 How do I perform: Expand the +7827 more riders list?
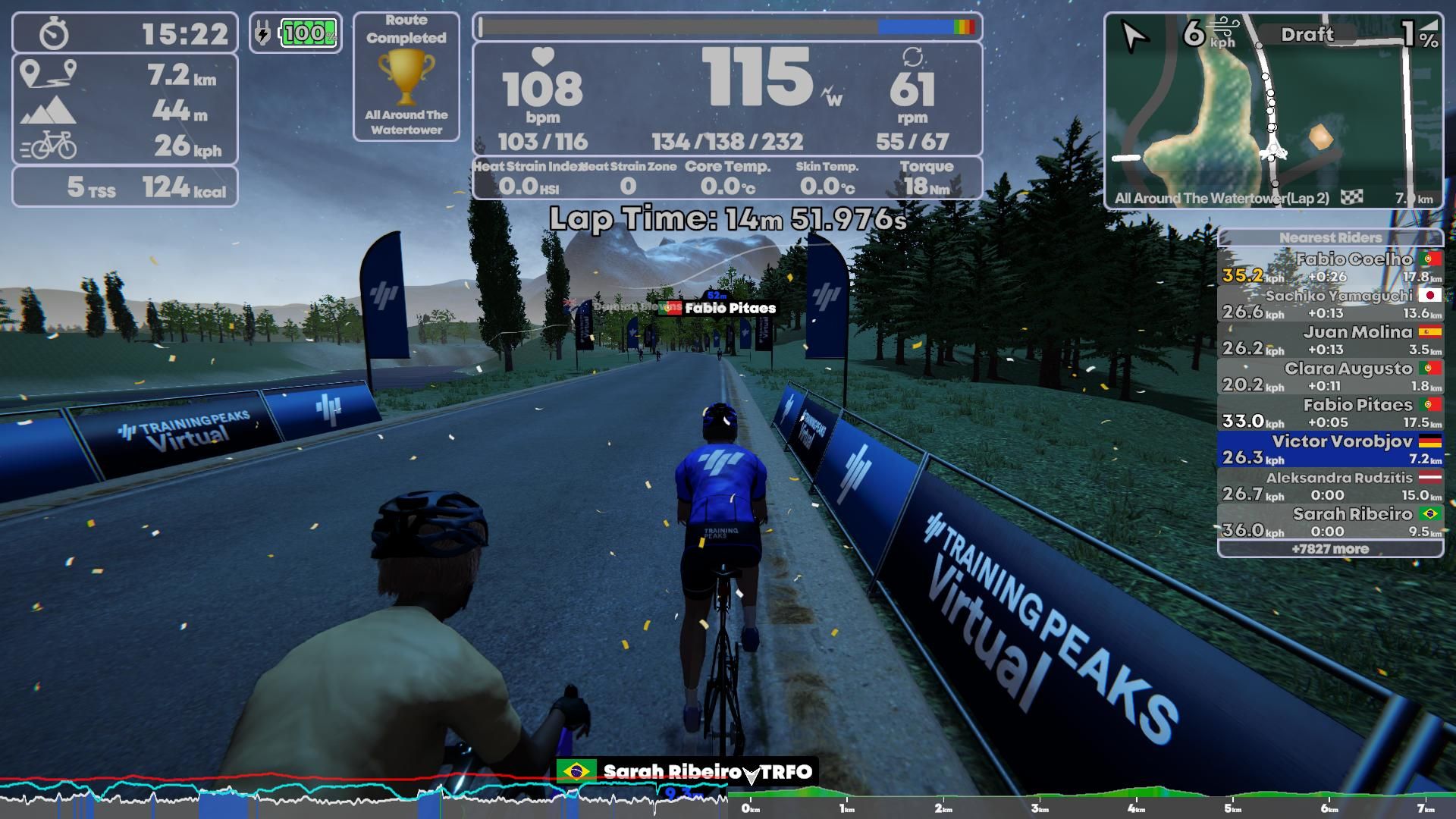1329,548
